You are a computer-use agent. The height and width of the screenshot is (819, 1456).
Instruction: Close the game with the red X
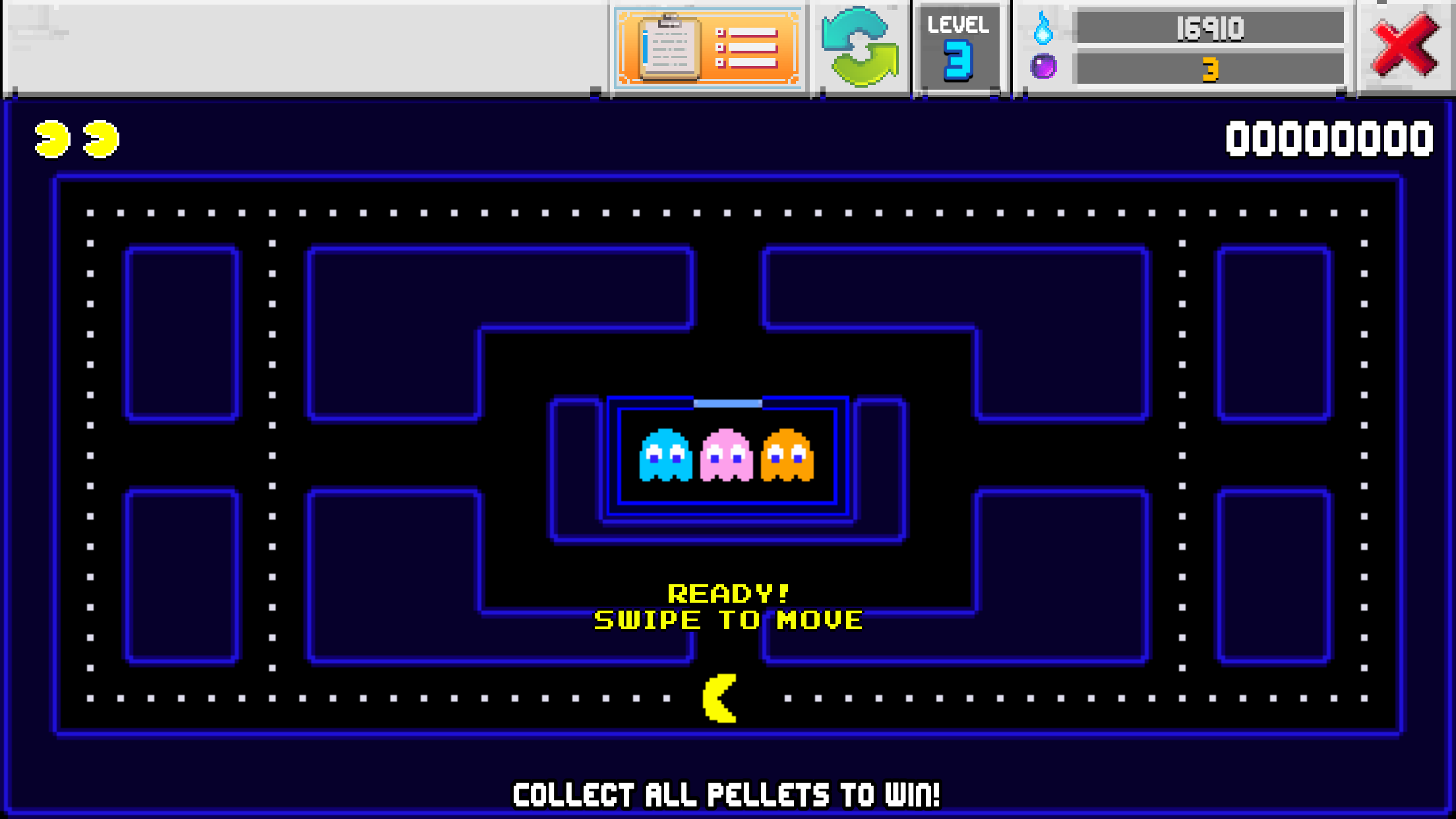(1405, 46)
